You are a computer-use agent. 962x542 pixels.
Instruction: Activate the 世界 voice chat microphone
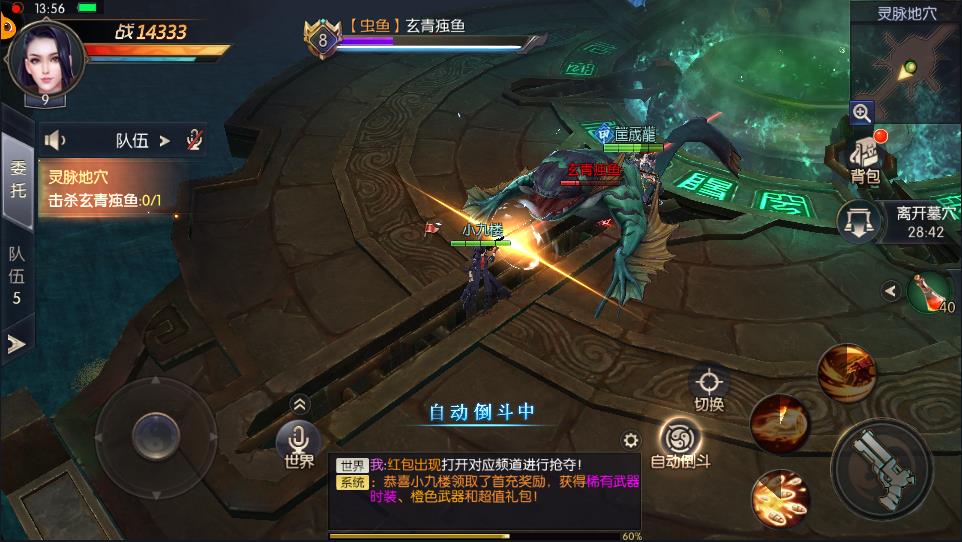coord(298,441)
